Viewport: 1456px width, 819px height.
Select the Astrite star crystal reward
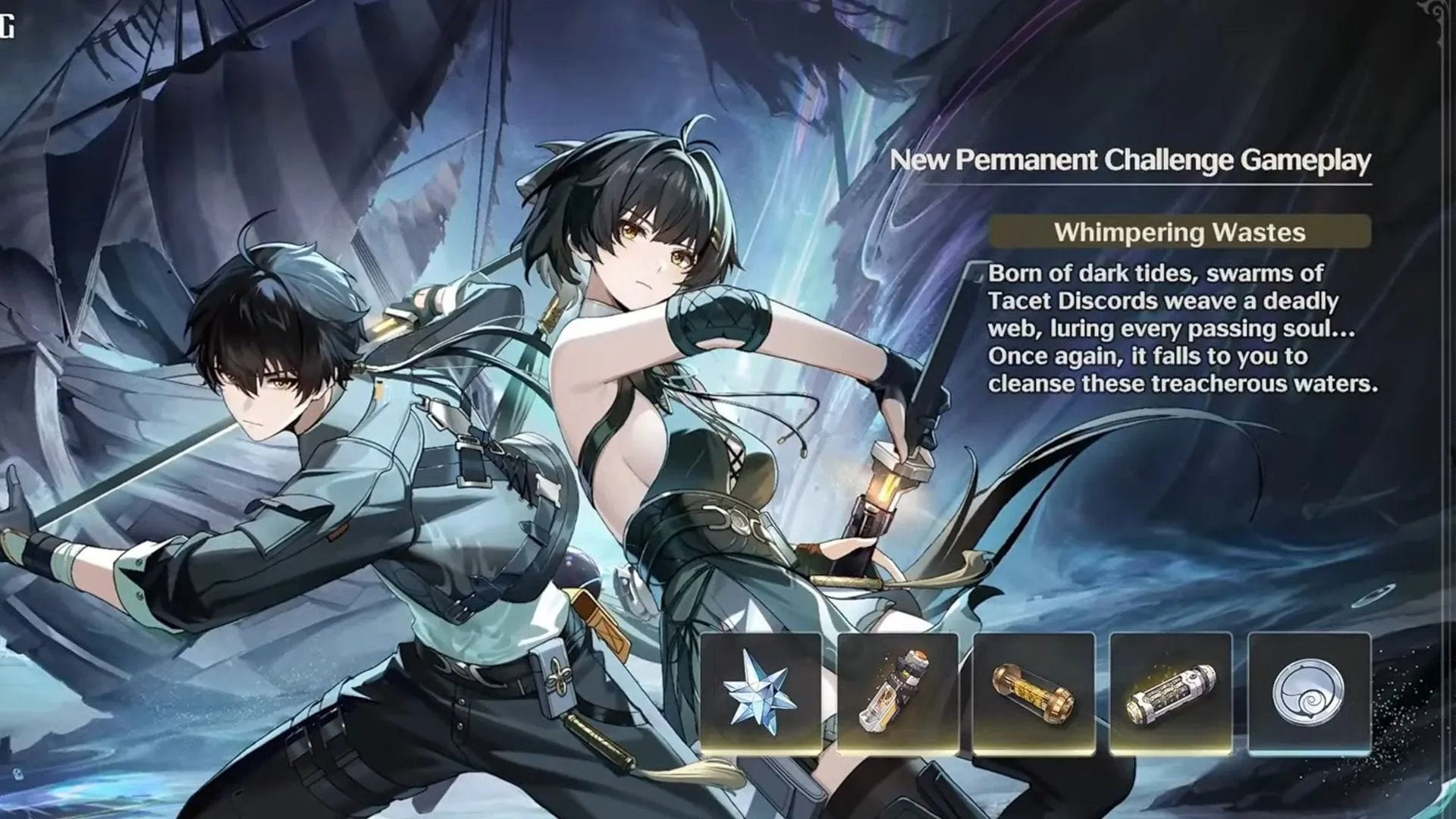[x=761, y=693]
